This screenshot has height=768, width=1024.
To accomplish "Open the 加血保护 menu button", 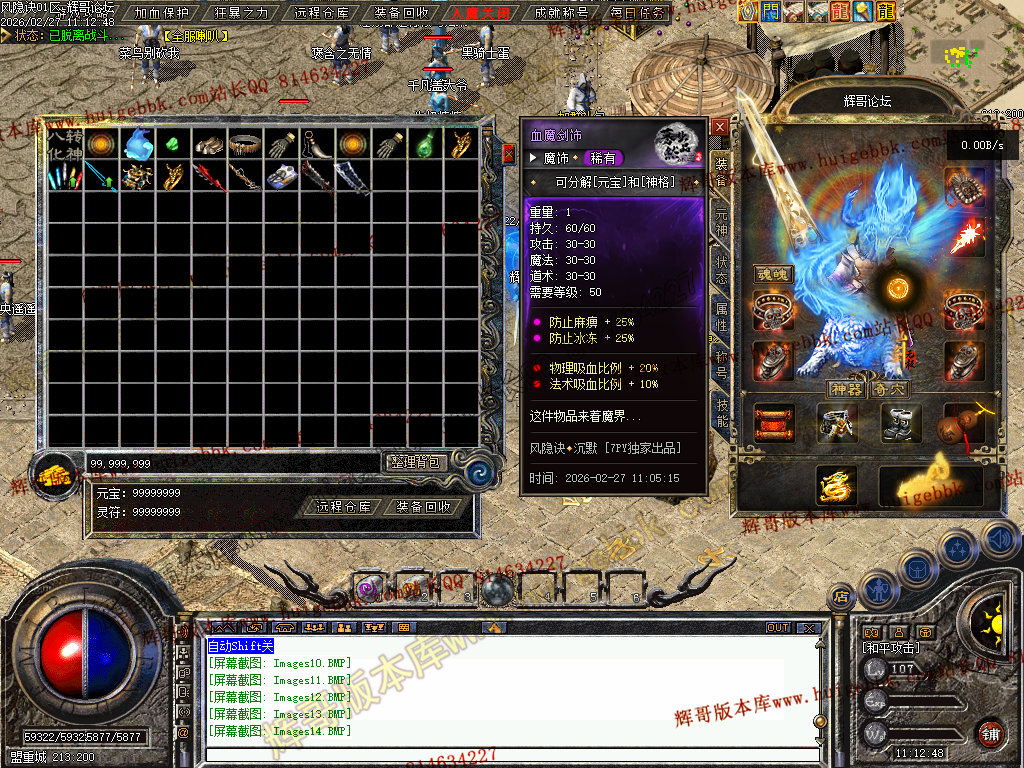I will pos(161,14).
